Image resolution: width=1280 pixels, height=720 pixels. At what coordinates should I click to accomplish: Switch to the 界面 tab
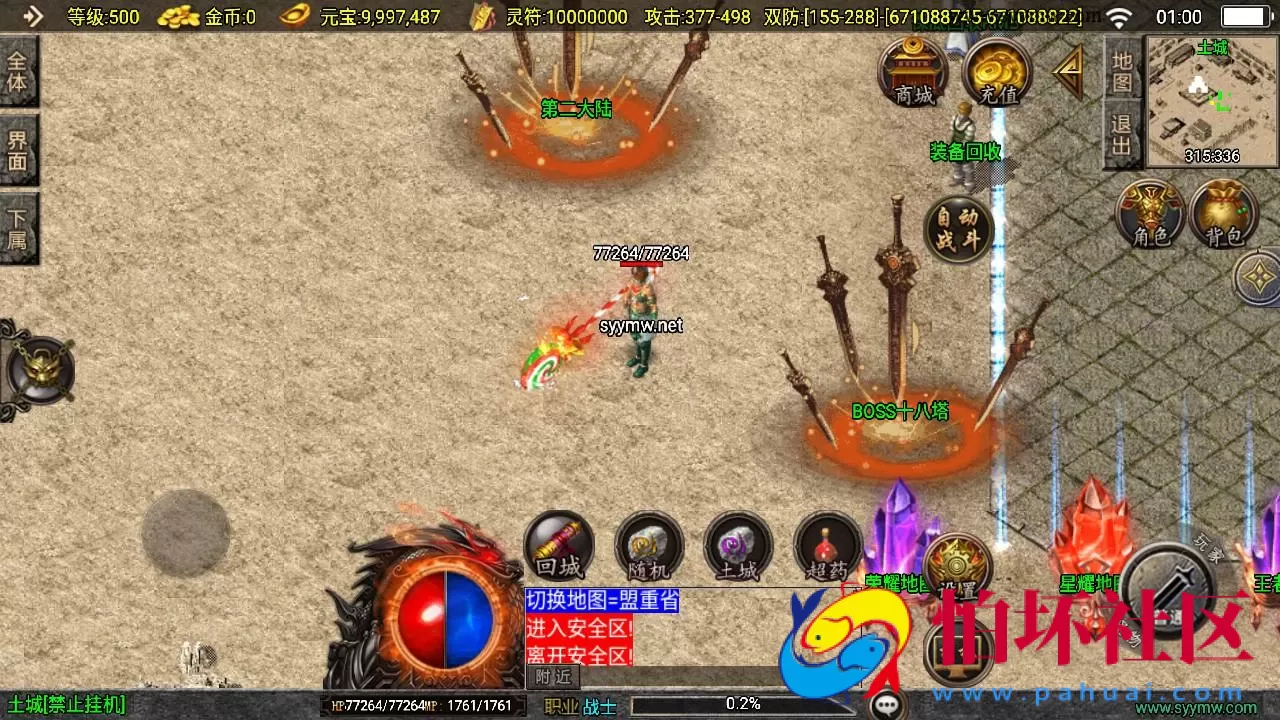click(x=19, y=145)
